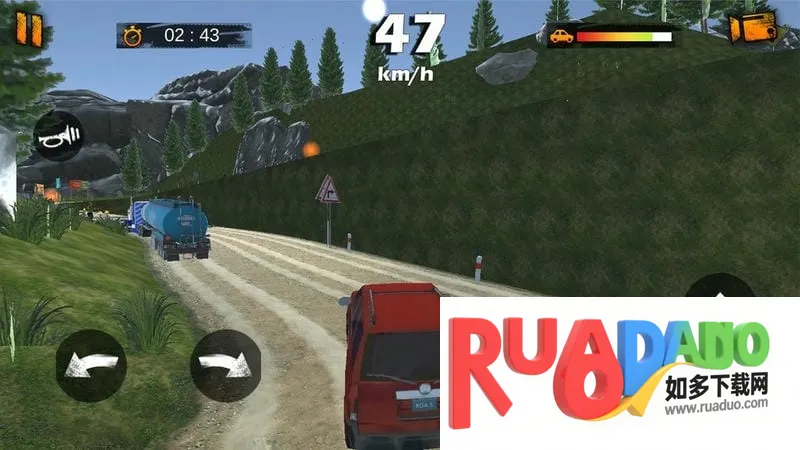800x450 pixels.
Task: Steer left with the left arrow button
Action: 91,365
